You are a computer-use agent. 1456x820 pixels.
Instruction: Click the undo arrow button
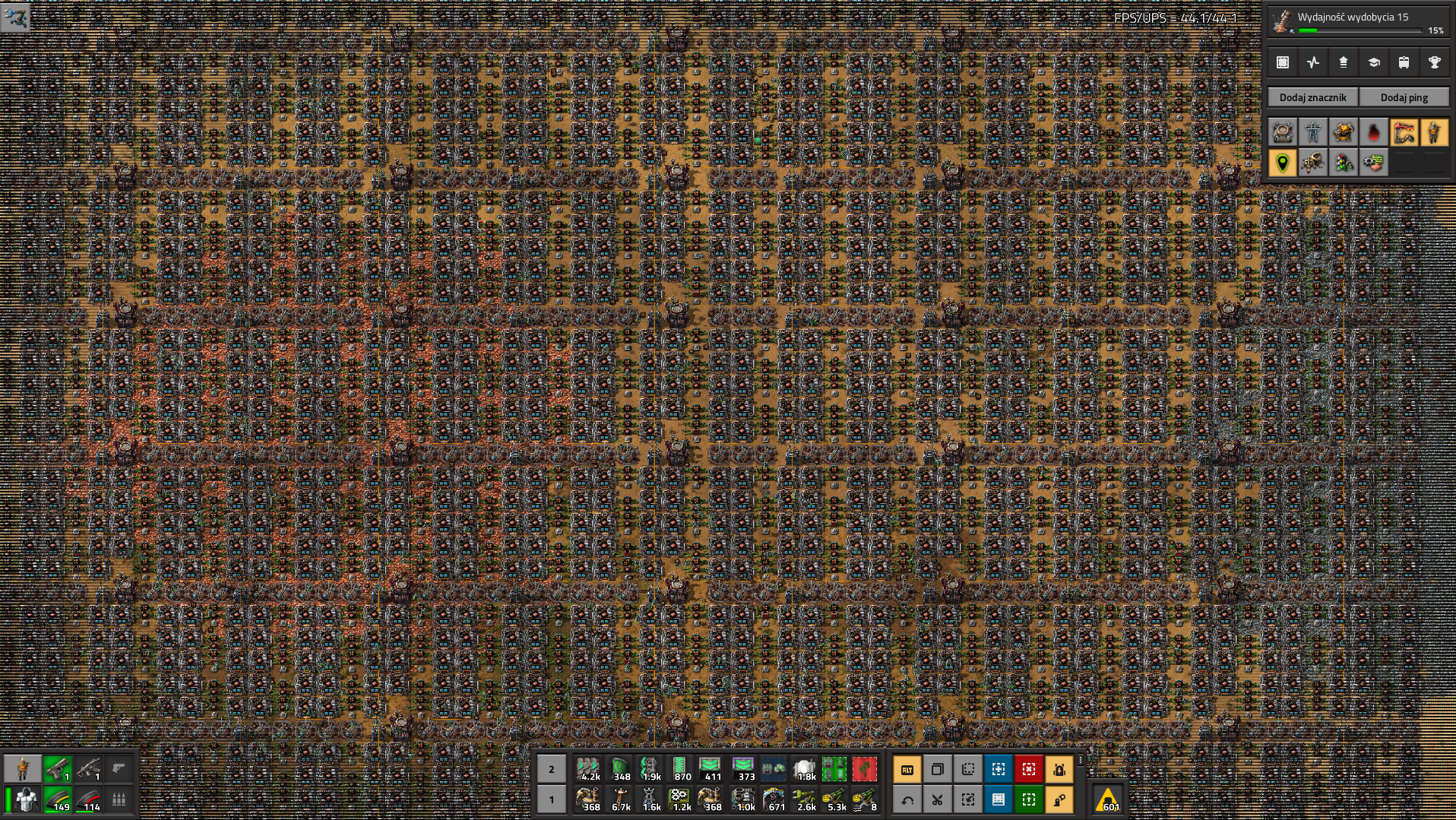[907, 799]
